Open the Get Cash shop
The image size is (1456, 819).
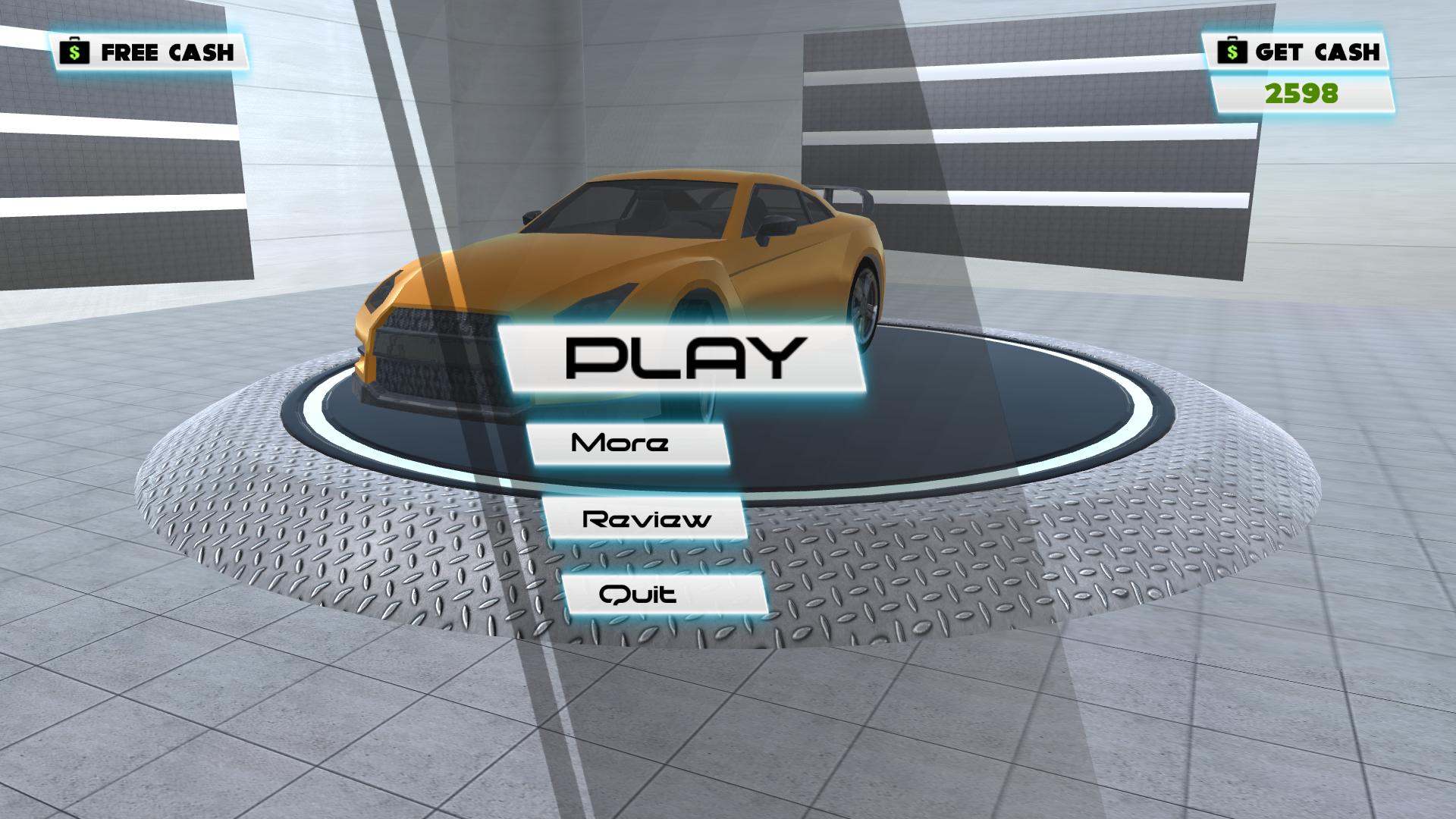pos(1298,52)
